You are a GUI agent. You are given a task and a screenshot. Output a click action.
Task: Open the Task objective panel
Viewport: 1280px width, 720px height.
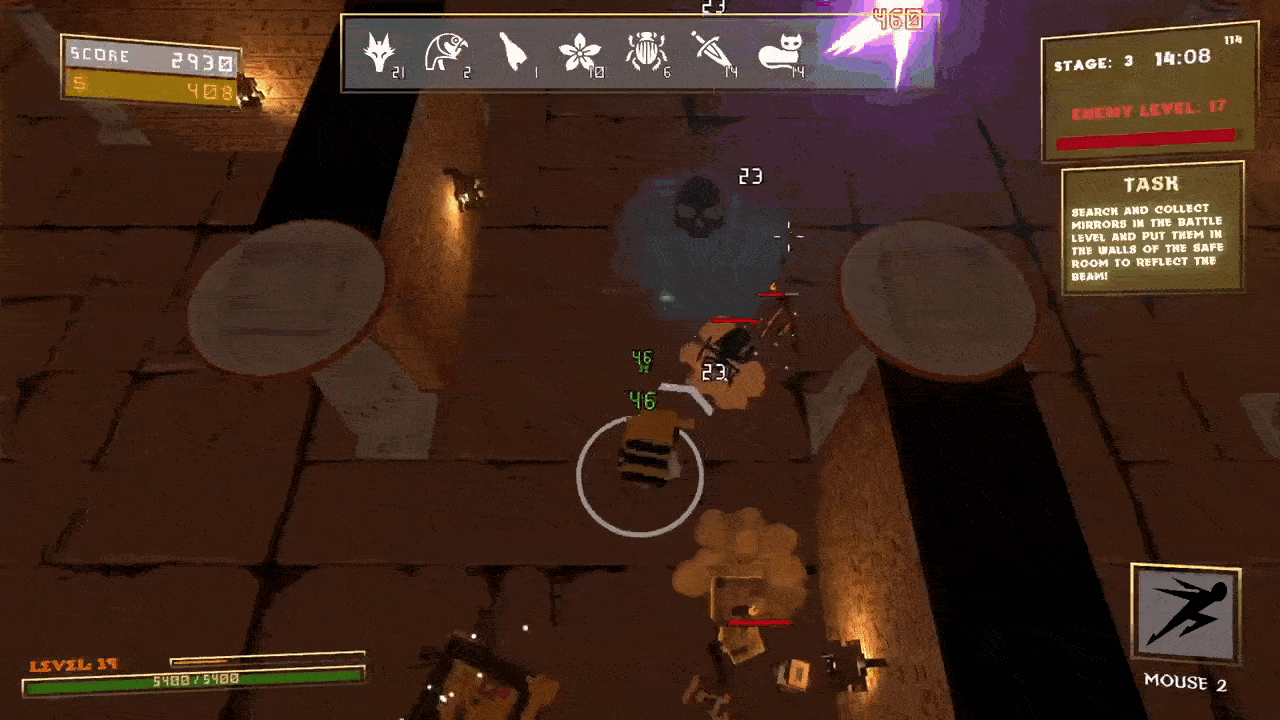[x=1152, y=228]
